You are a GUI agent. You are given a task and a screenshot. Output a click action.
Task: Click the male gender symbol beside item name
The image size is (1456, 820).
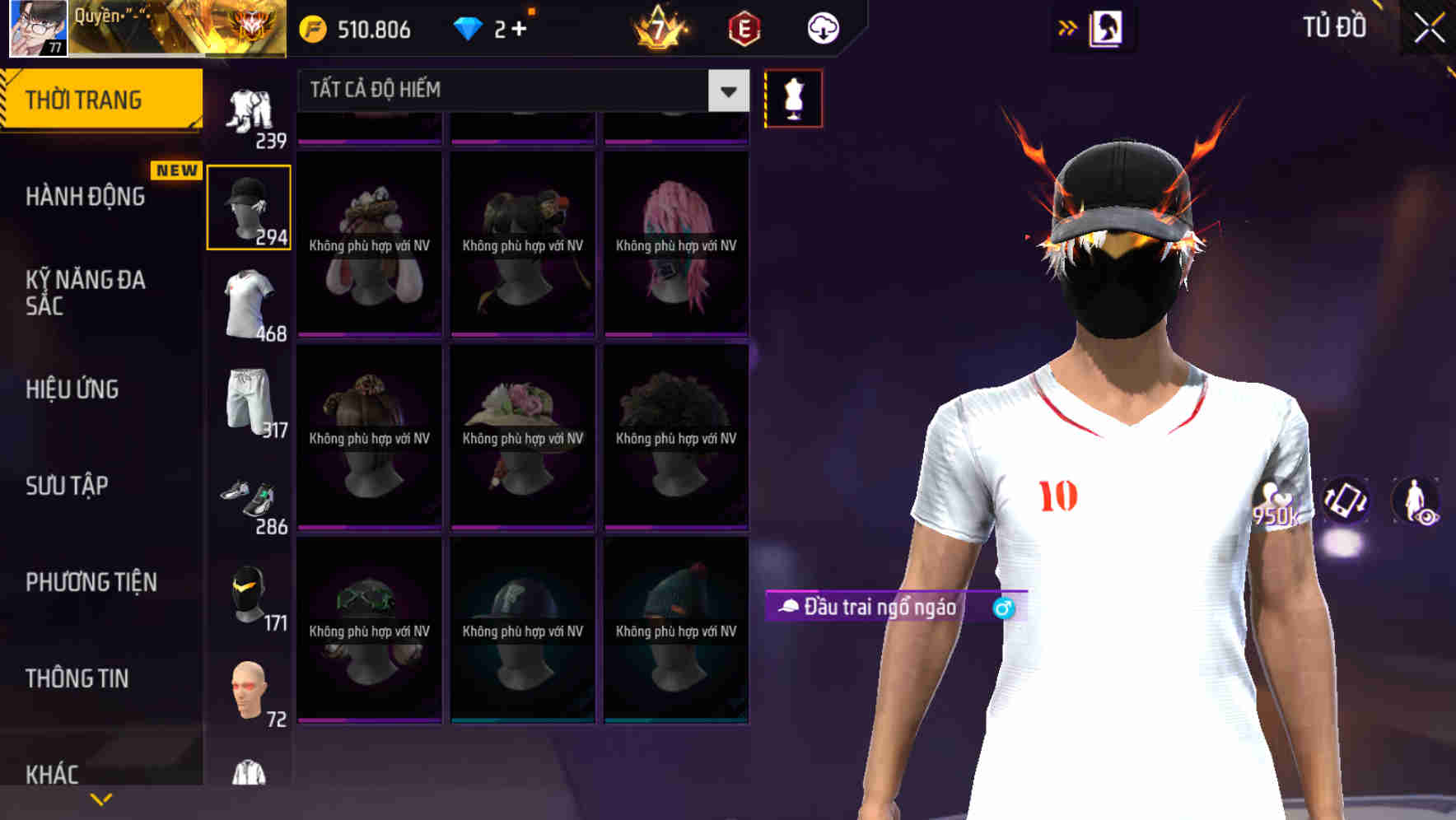[x=1003, y=609]
